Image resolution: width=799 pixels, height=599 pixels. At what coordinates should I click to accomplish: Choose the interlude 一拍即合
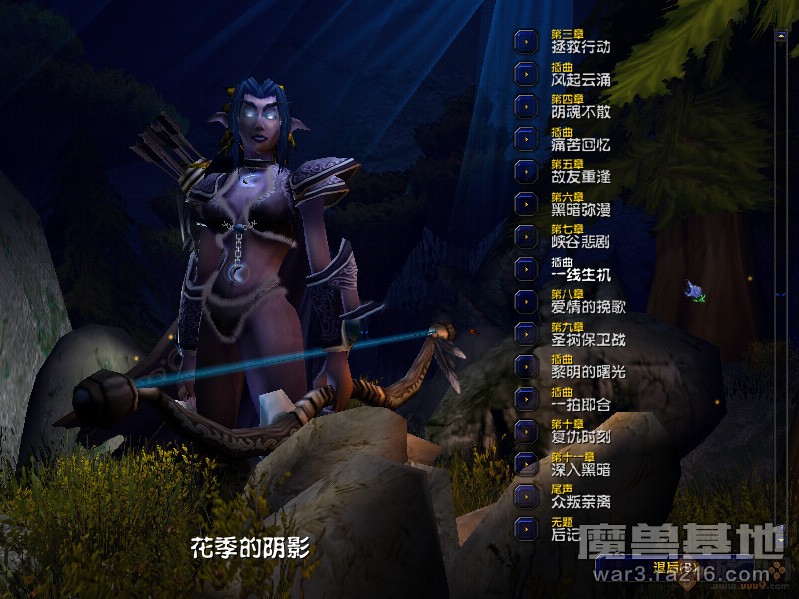pos(526,398)
